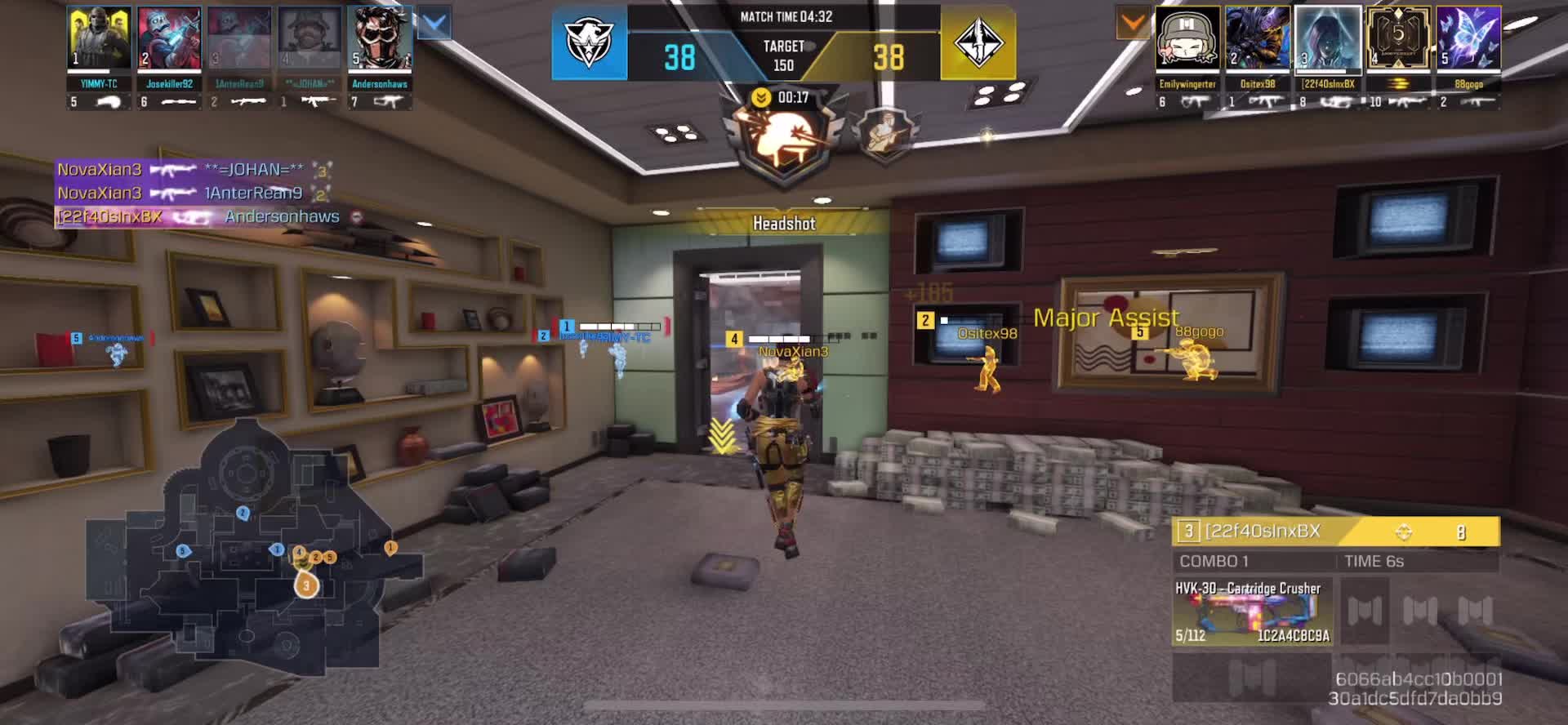
Task: Expand the orange team dropdown arrow
Action: coord(1133,24)
